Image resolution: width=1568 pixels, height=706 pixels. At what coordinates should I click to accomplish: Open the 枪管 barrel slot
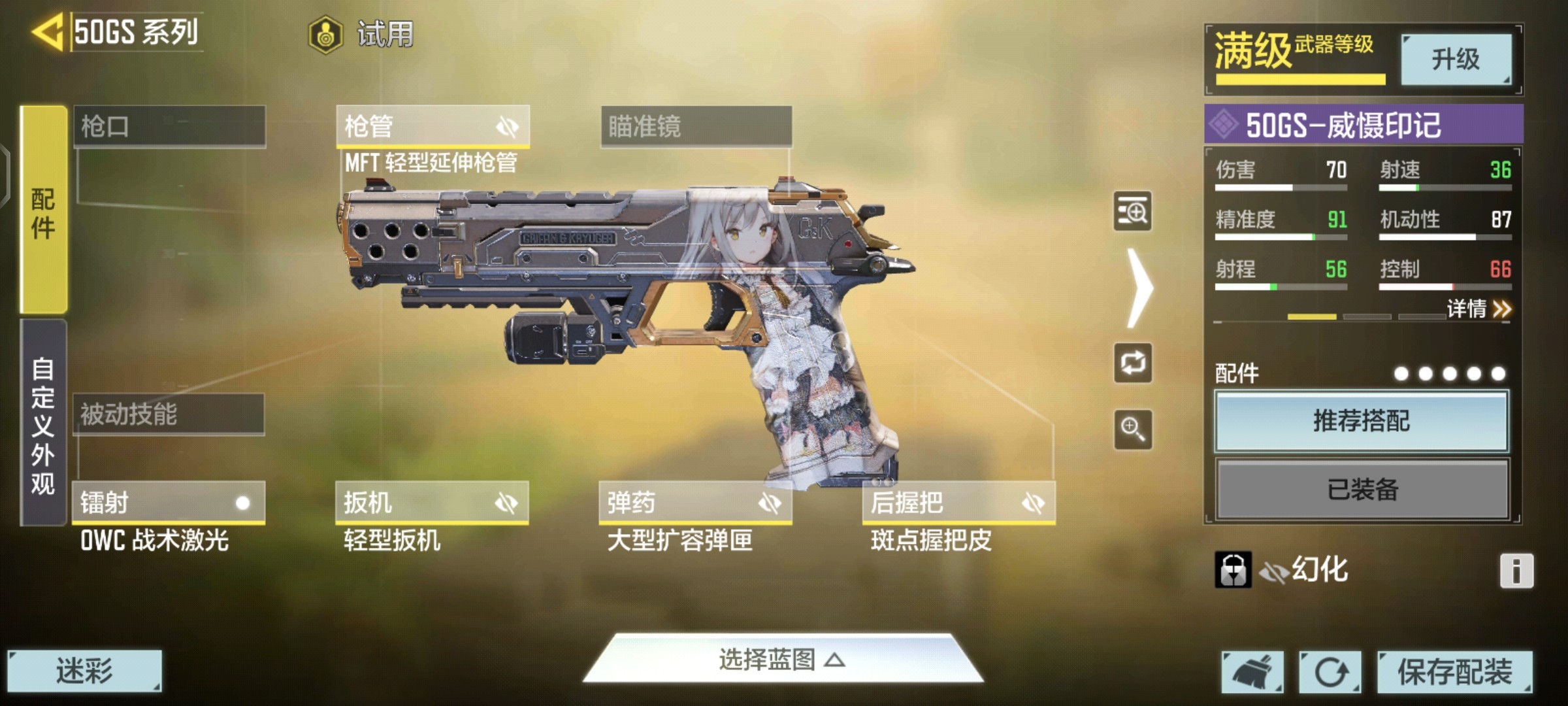coord(433,126)
